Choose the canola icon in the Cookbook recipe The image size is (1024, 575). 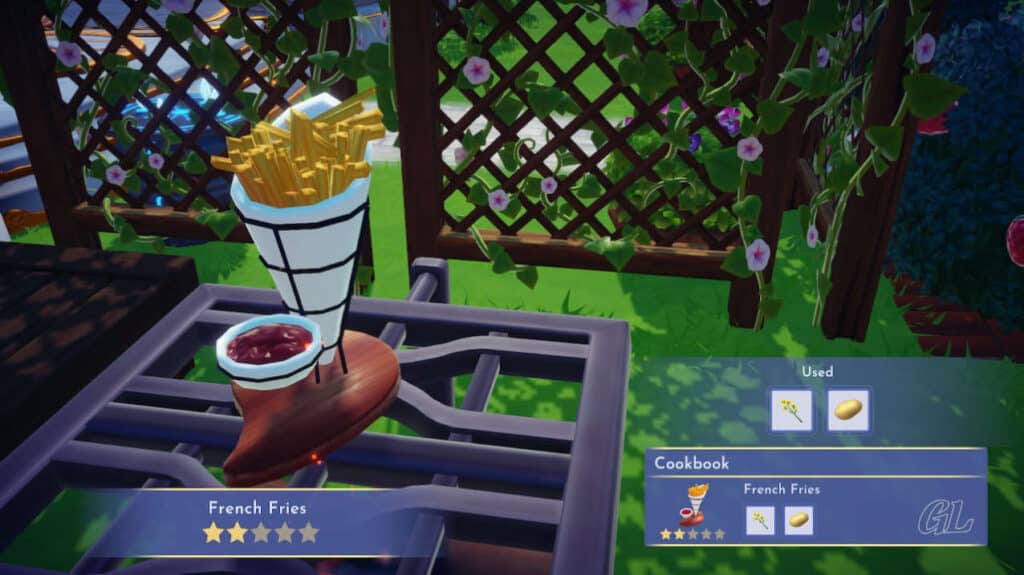coord(759,520)
